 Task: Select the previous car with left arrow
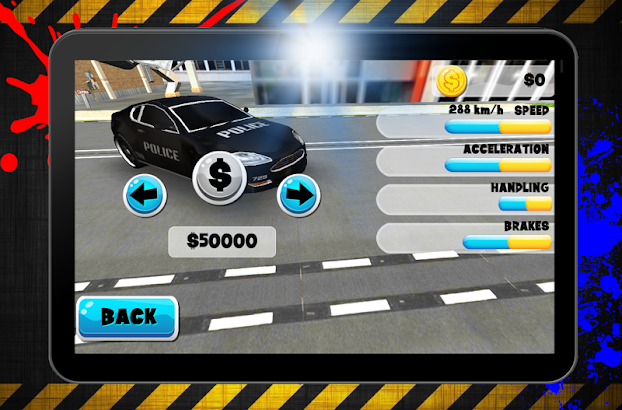point(145,194)
